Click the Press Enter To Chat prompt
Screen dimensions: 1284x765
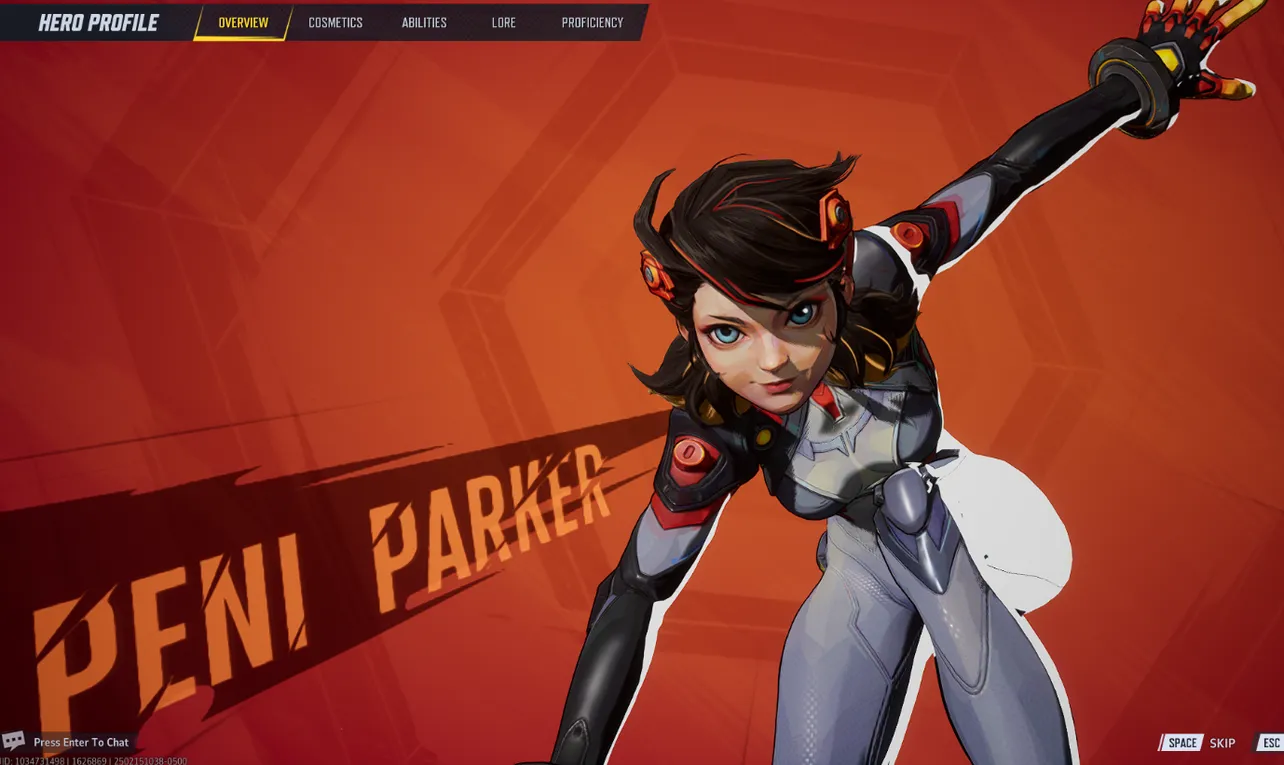pyautogui.click(x=79, y=742)
